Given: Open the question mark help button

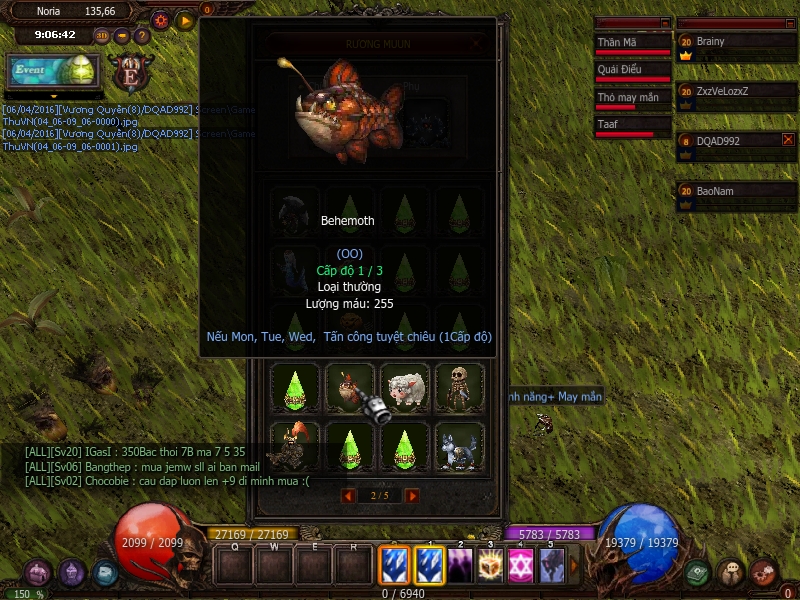Looking at the screenshot, I should point(141,35).
